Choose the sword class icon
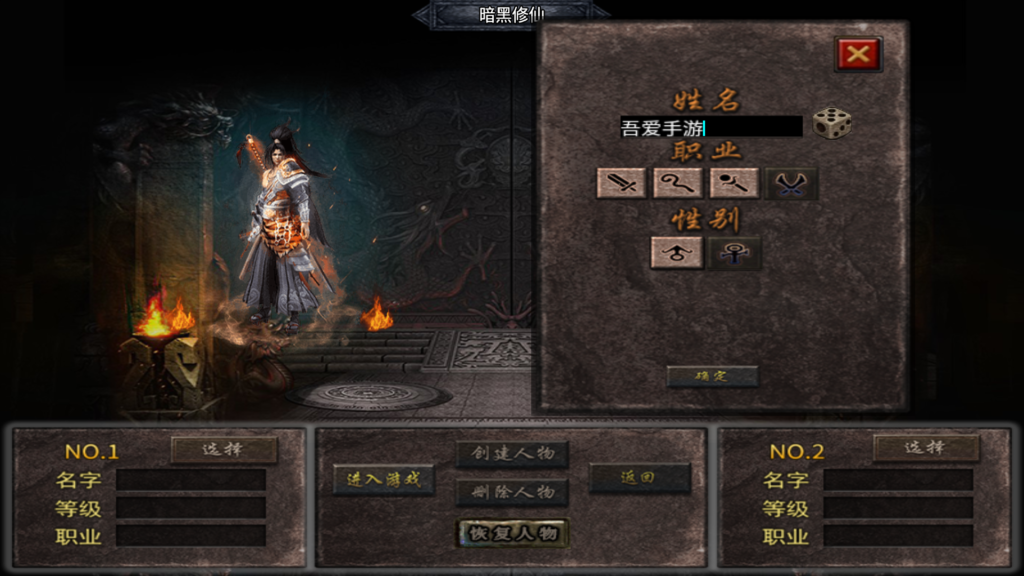 coord(621,183)
